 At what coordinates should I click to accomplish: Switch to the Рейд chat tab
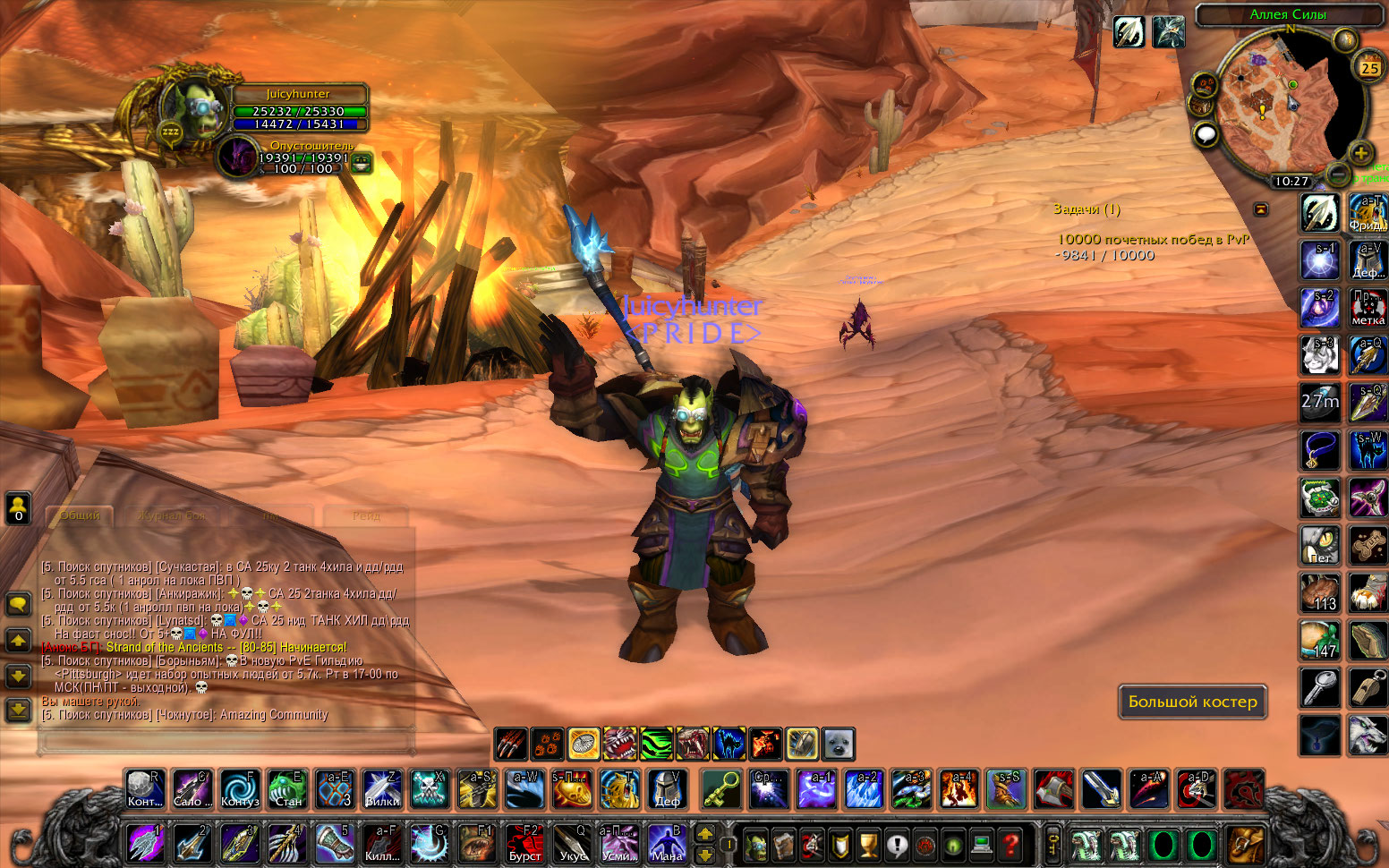pos(366,515)
